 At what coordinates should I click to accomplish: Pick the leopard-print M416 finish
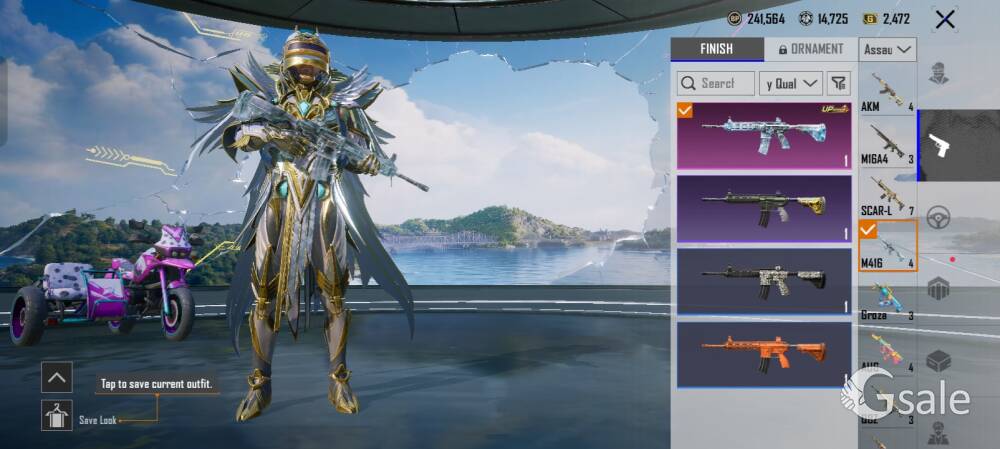pos(764,280)
